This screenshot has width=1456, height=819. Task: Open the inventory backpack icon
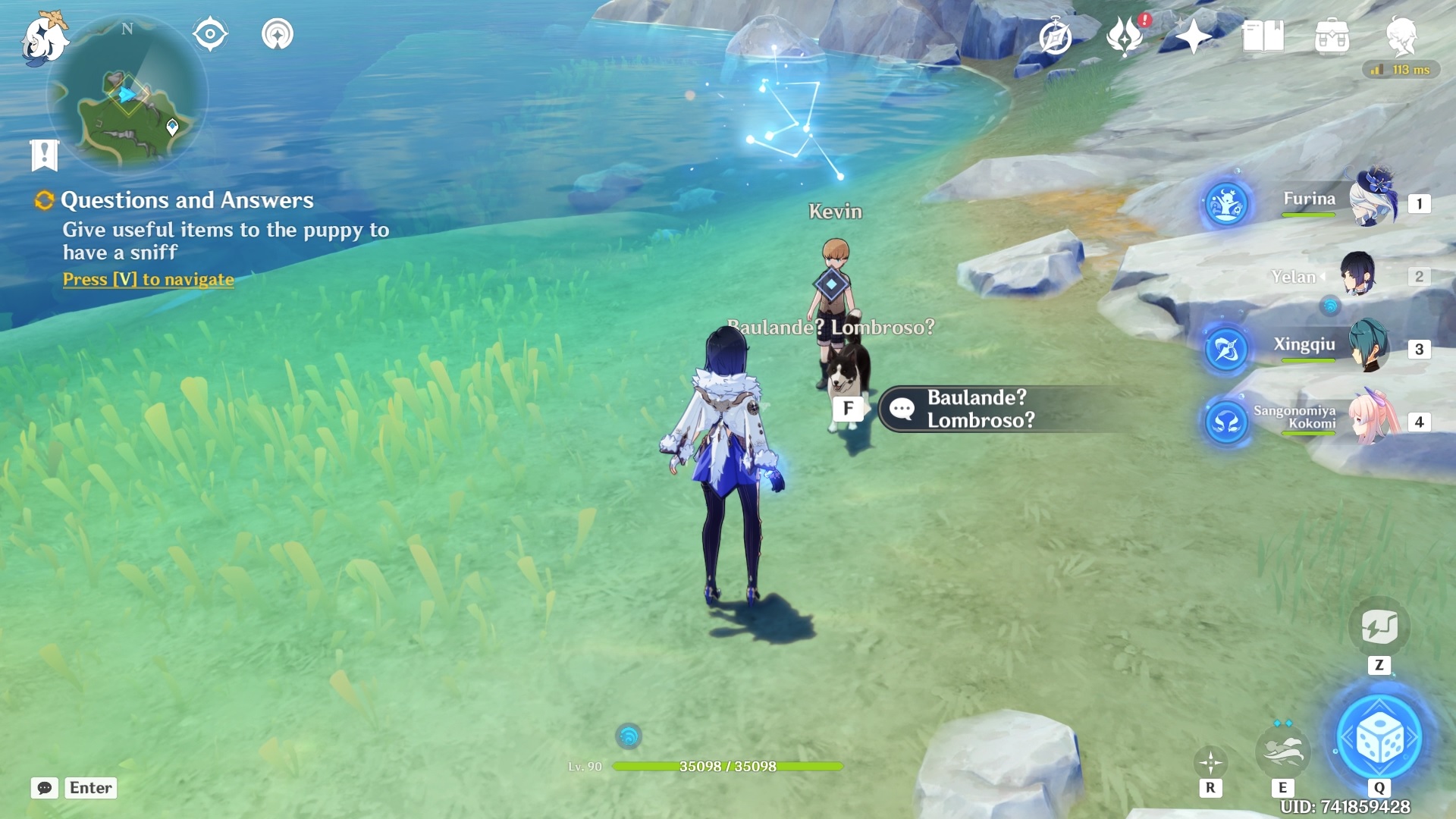pyautogui.click(x=1332, y=36)
